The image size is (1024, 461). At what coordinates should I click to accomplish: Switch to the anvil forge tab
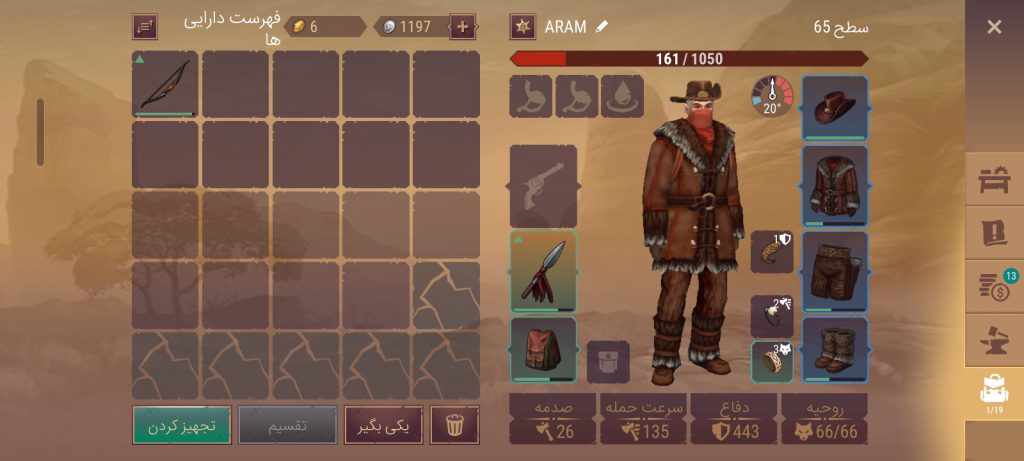click(x=994, y=340)
